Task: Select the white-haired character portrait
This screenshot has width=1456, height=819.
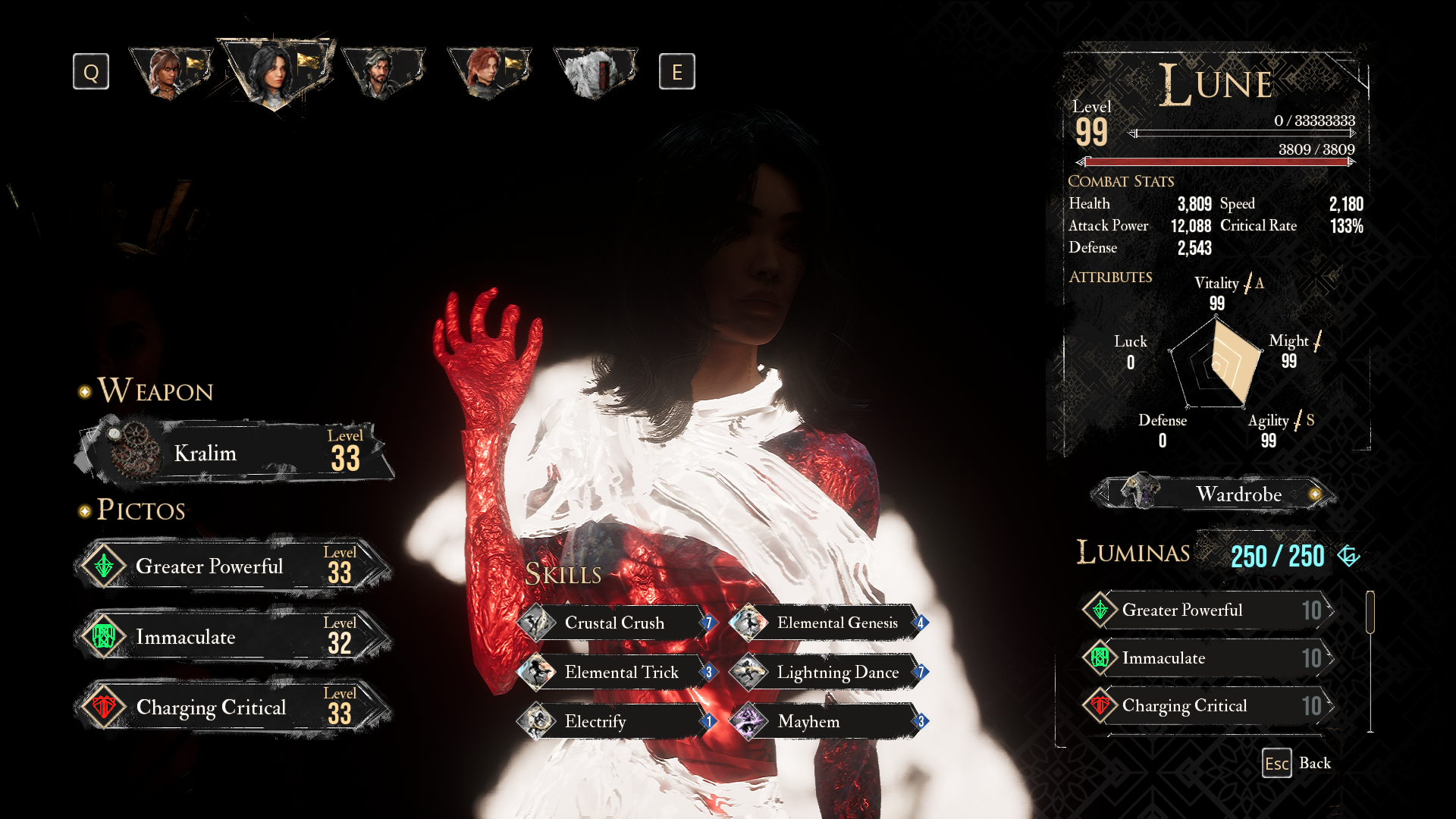Action: coord(595,72)
